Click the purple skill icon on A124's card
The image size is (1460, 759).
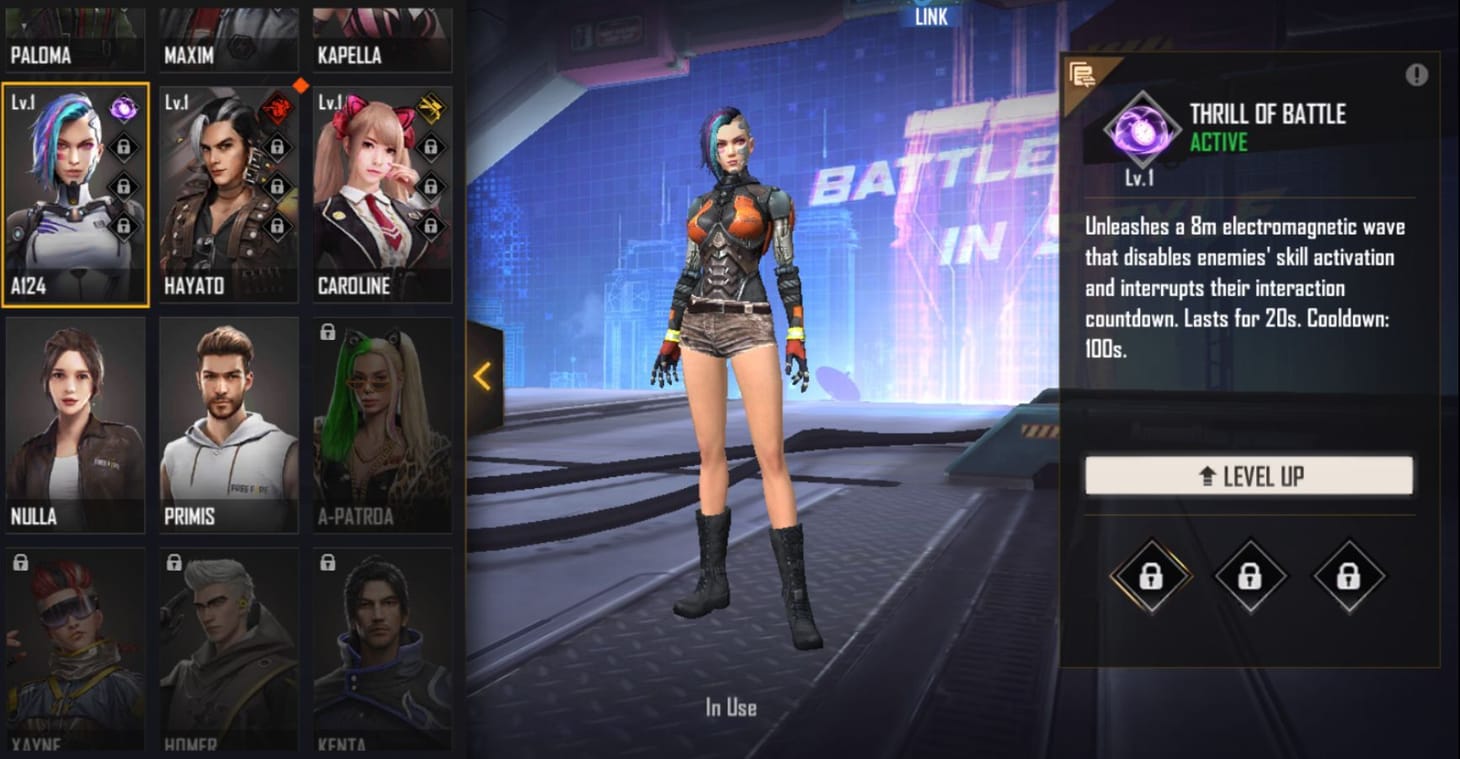point(124,108)
